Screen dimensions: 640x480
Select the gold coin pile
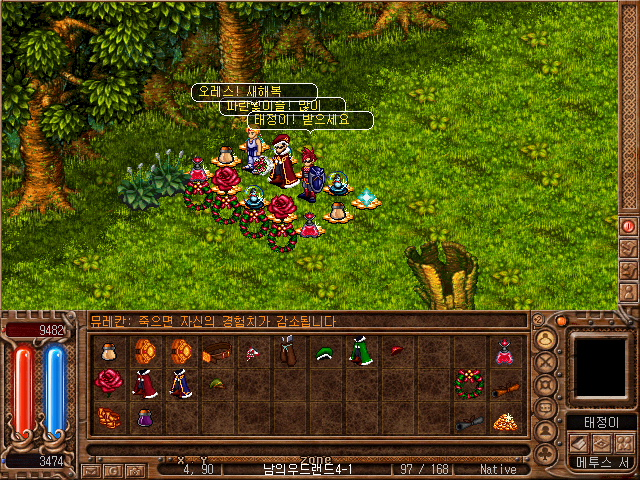pos(503,420)
